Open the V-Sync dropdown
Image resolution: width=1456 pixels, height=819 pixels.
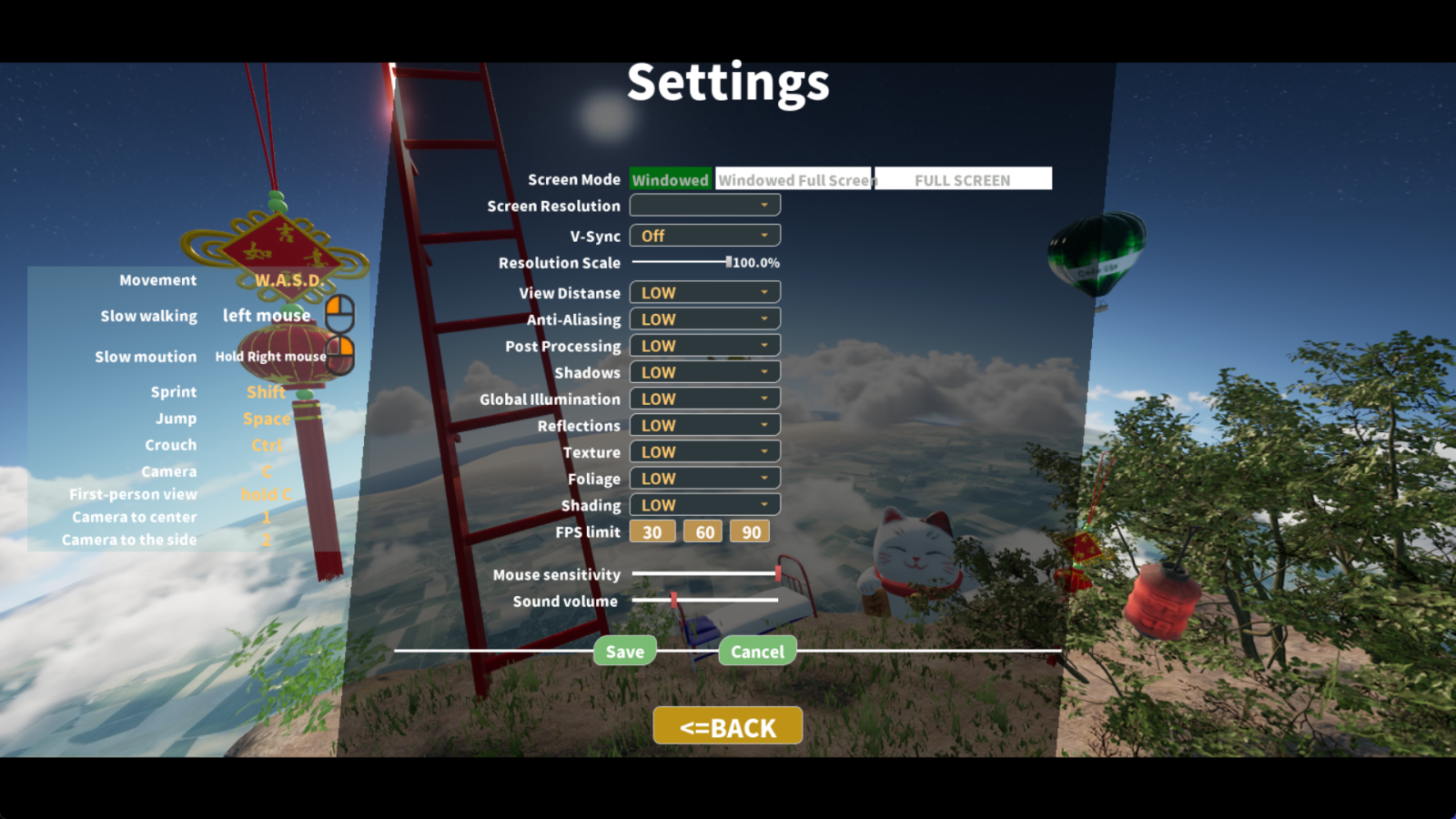tap(704, 235)
